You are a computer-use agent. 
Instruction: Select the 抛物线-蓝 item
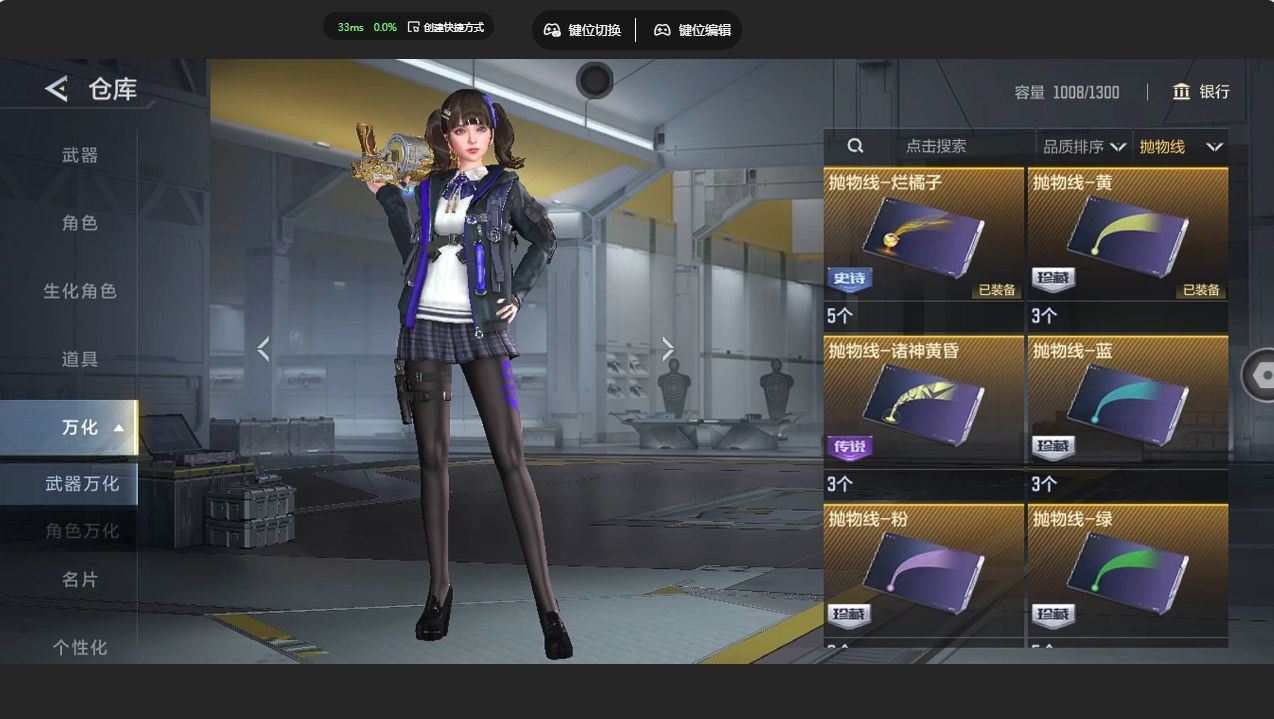point(1127,404)
